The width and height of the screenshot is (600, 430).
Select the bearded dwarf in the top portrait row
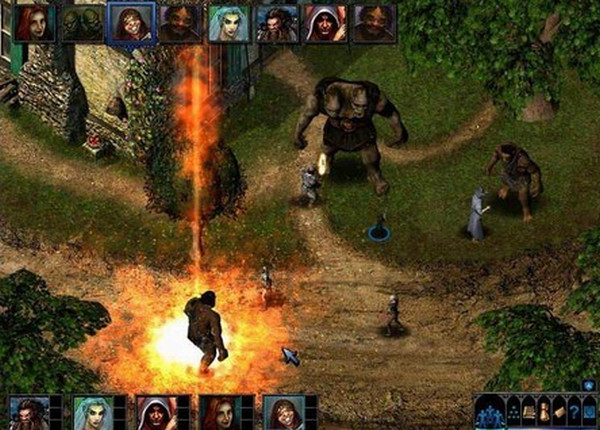click(x=276, y=23)
